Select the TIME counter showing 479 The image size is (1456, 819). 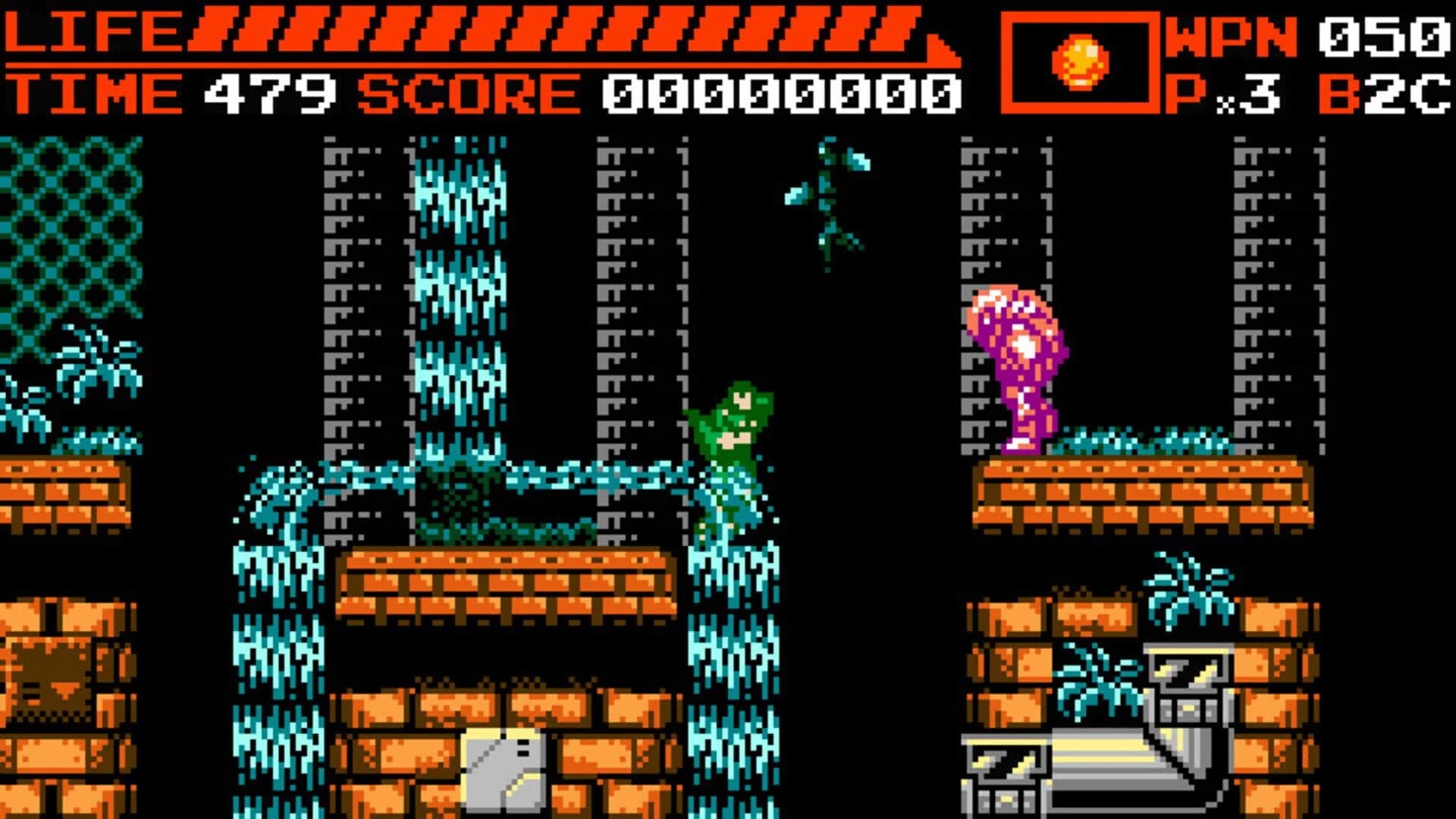pyautogui.click(x=265, y=91)
